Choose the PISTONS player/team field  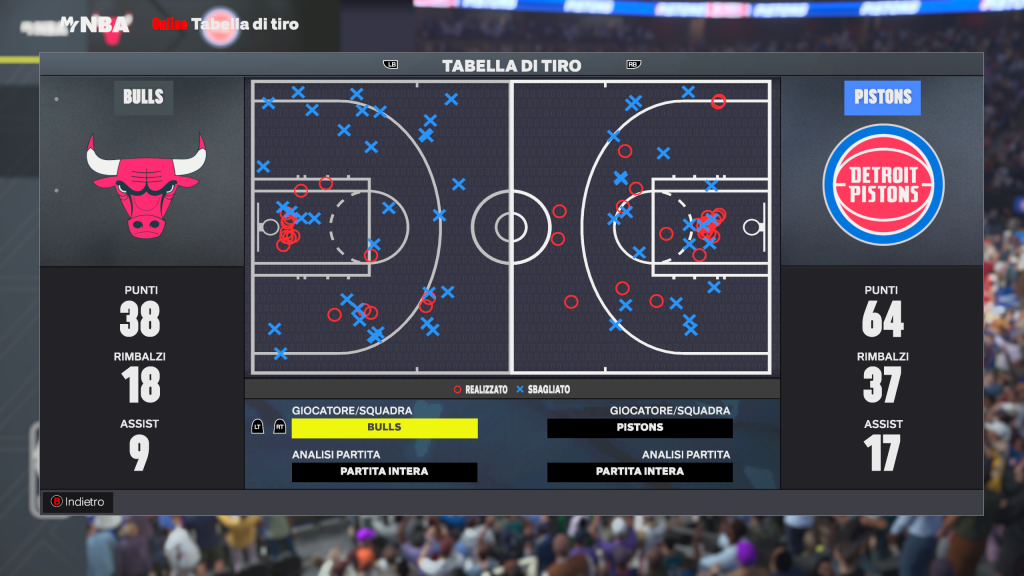640,427
